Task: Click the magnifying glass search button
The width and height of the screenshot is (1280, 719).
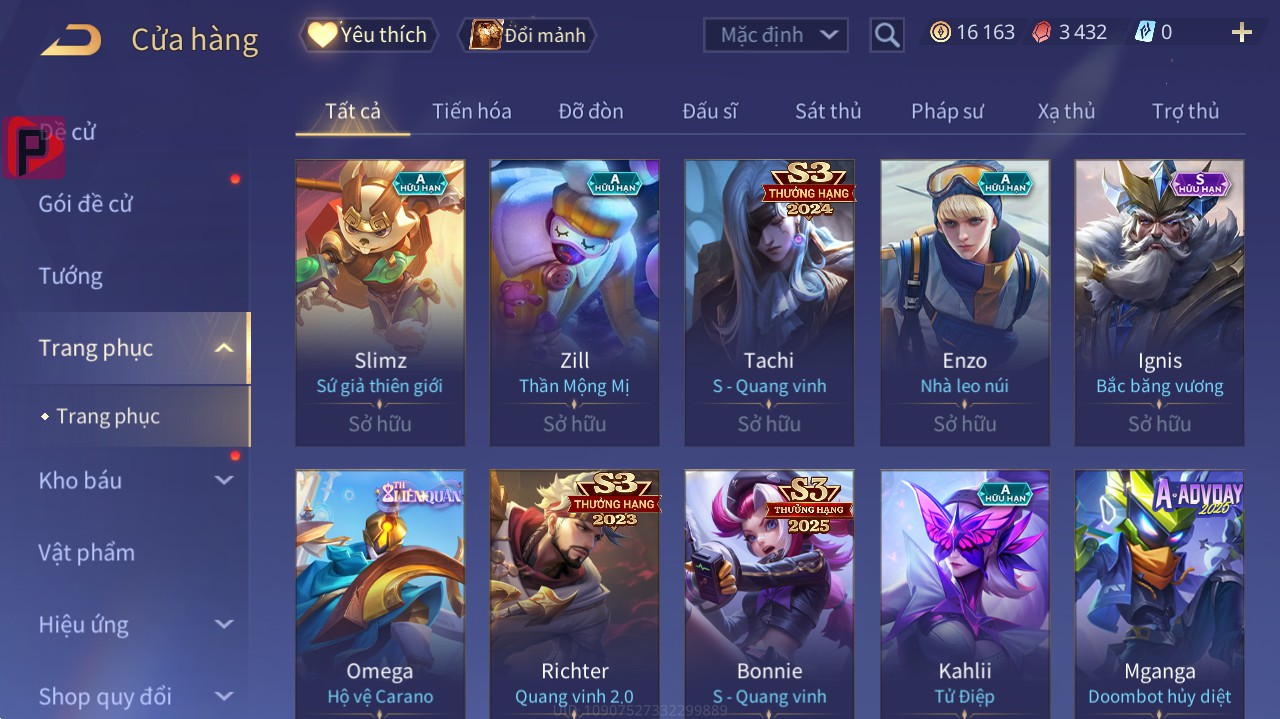Action: click(x=887, y=36)
